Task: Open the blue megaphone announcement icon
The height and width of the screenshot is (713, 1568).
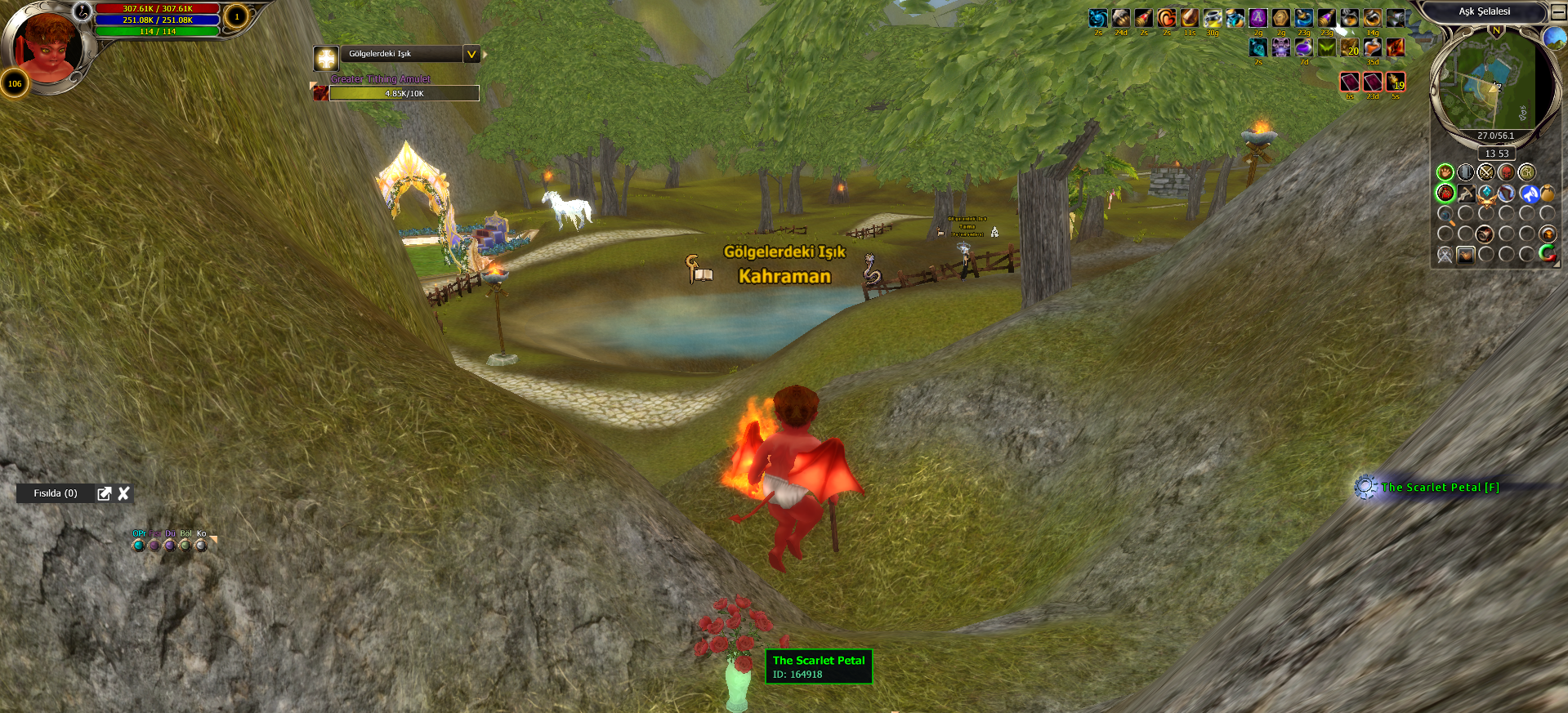Action: pos(1529,194)
